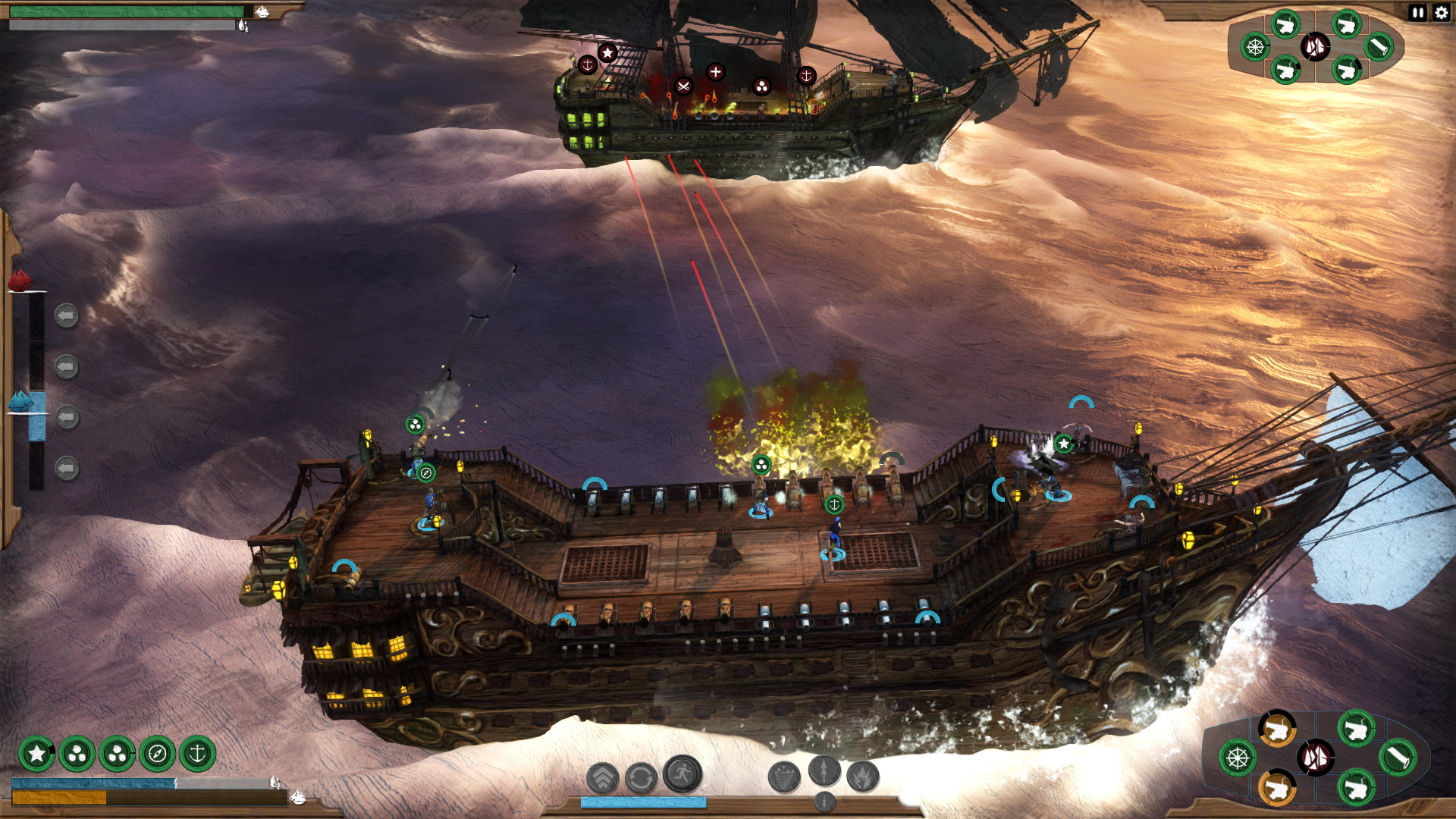The image size is (1456, 819).
Task: Select the compass navigation ability
Action: click(x=158, y=755)
